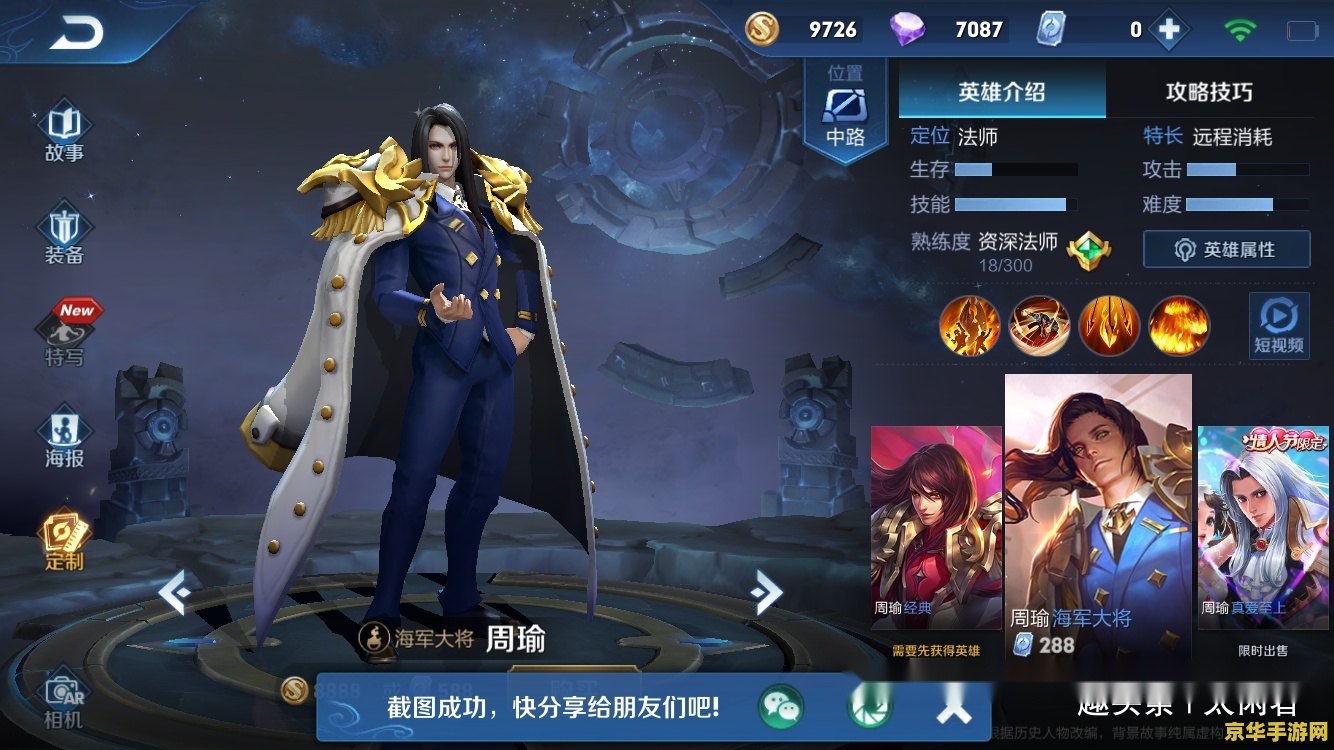Switch to the 英雄介绍 tab
This screenshot has height=750, width=1334.
1001,91
